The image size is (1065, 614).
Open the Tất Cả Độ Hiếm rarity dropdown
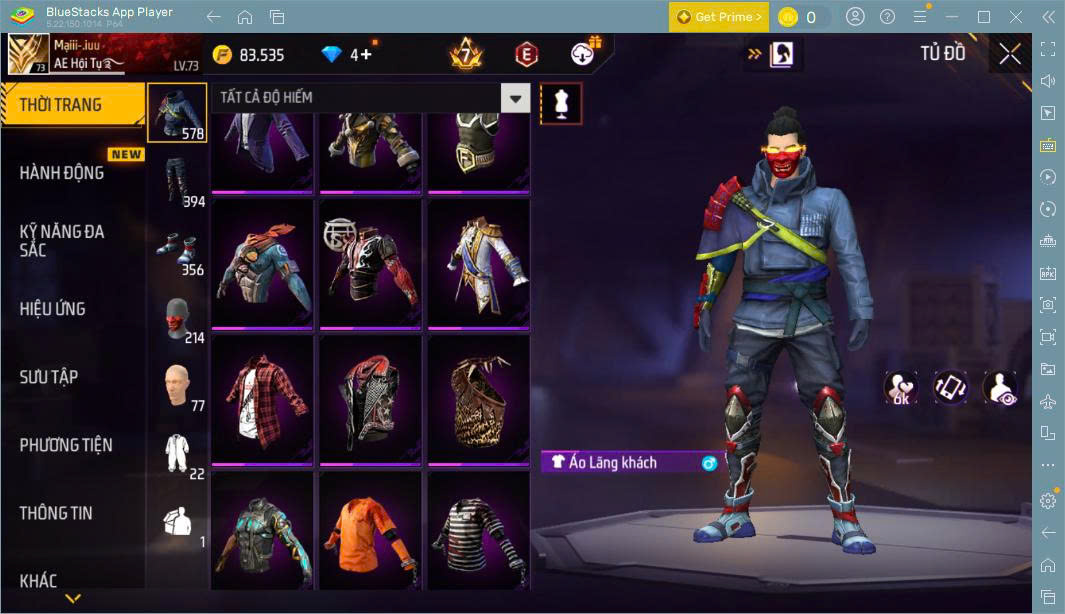pyautogui.click(x=515, y=98)
